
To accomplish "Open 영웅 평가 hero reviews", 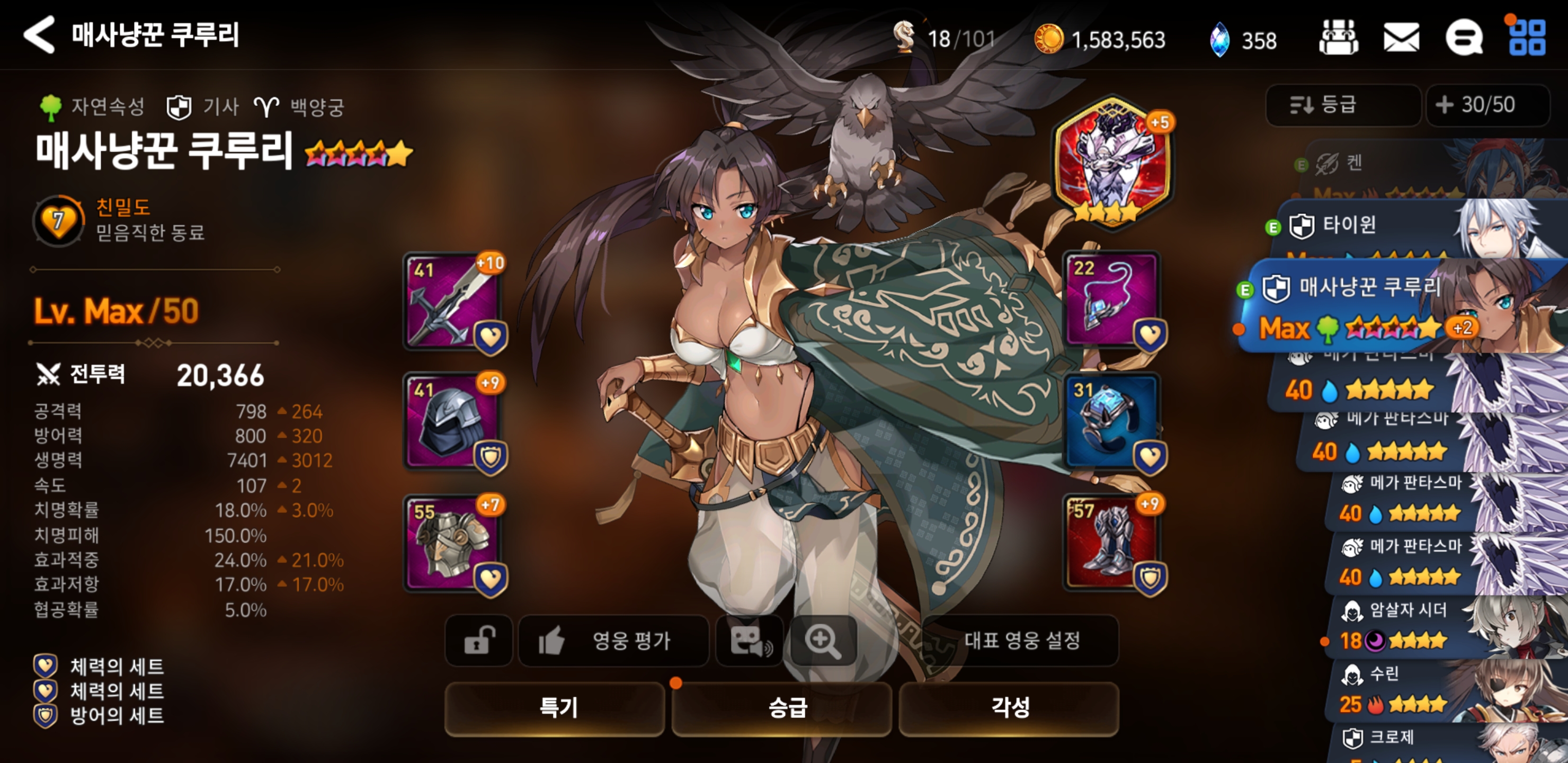I will click(x=613, y=641).
